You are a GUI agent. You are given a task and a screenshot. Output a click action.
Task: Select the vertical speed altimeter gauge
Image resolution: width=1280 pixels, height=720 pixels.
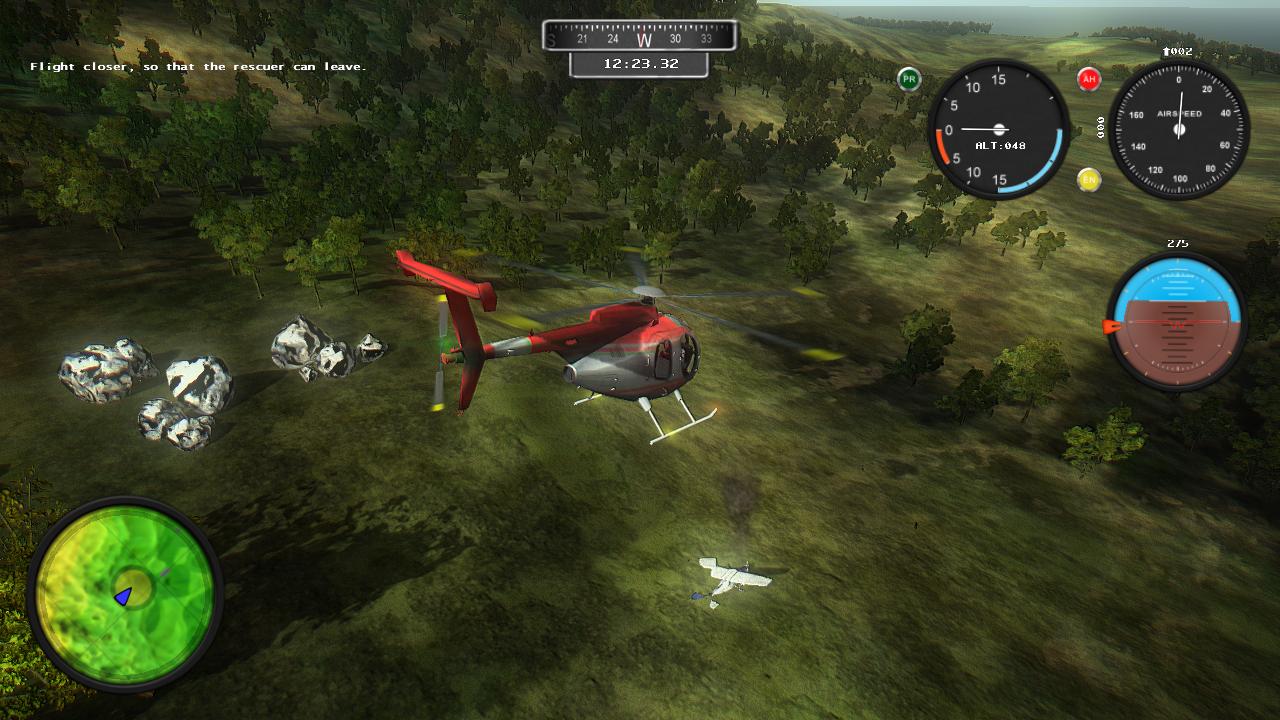pos(999,130)
